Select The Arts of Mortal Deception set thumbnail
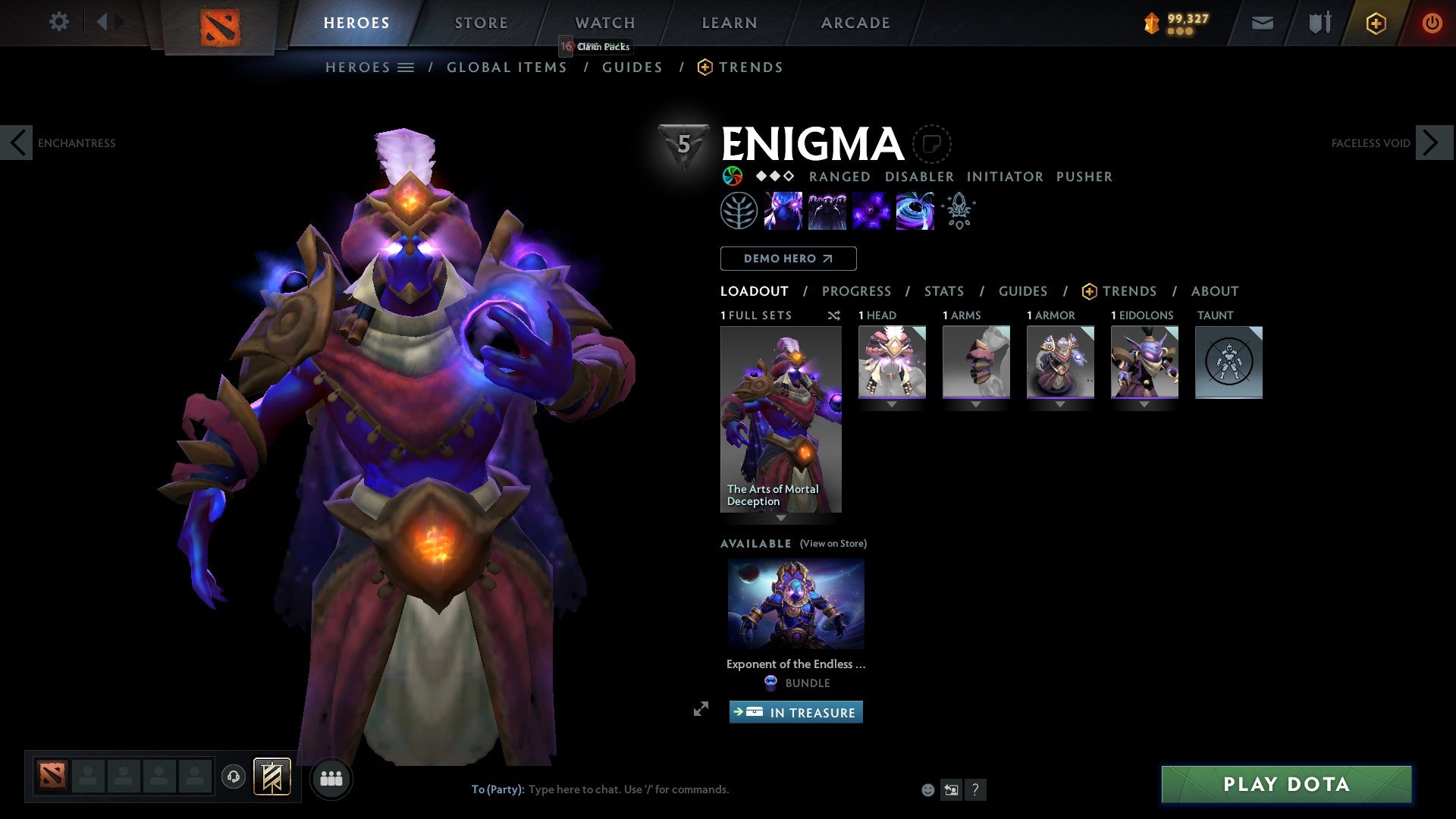Image resolution: width=1456 pixels, height=819 pixels. (x=780, y=417)
